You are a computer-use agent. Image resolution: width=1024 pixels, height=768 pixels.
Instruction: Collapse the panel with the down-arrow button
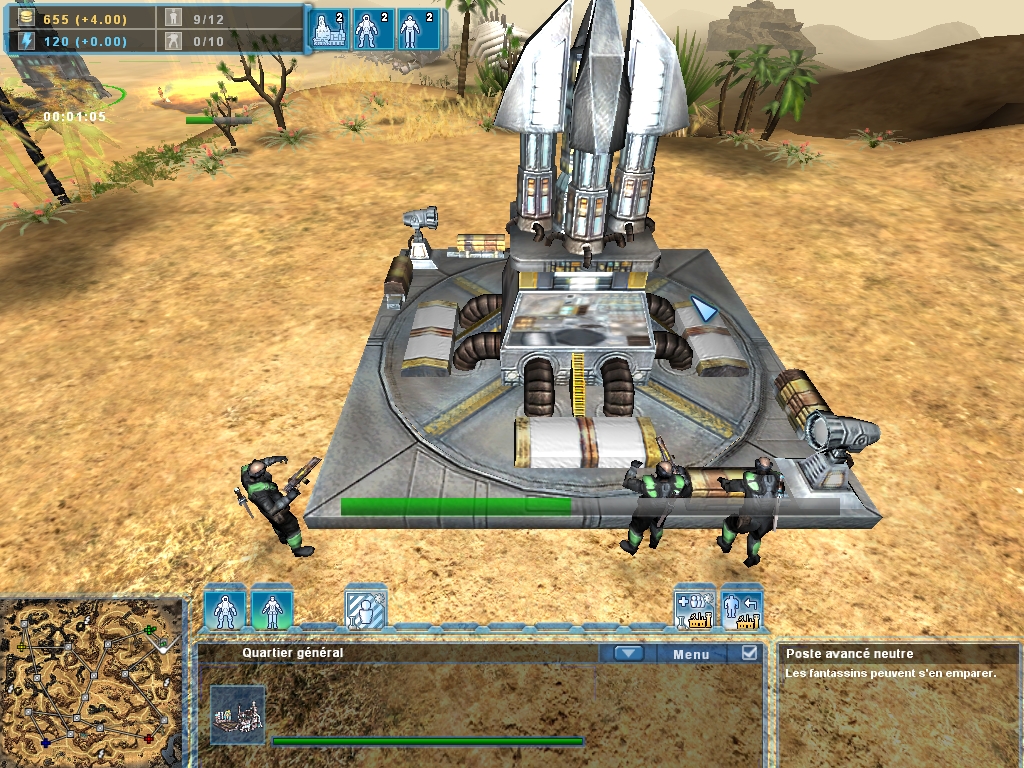(x=628, y=654)
